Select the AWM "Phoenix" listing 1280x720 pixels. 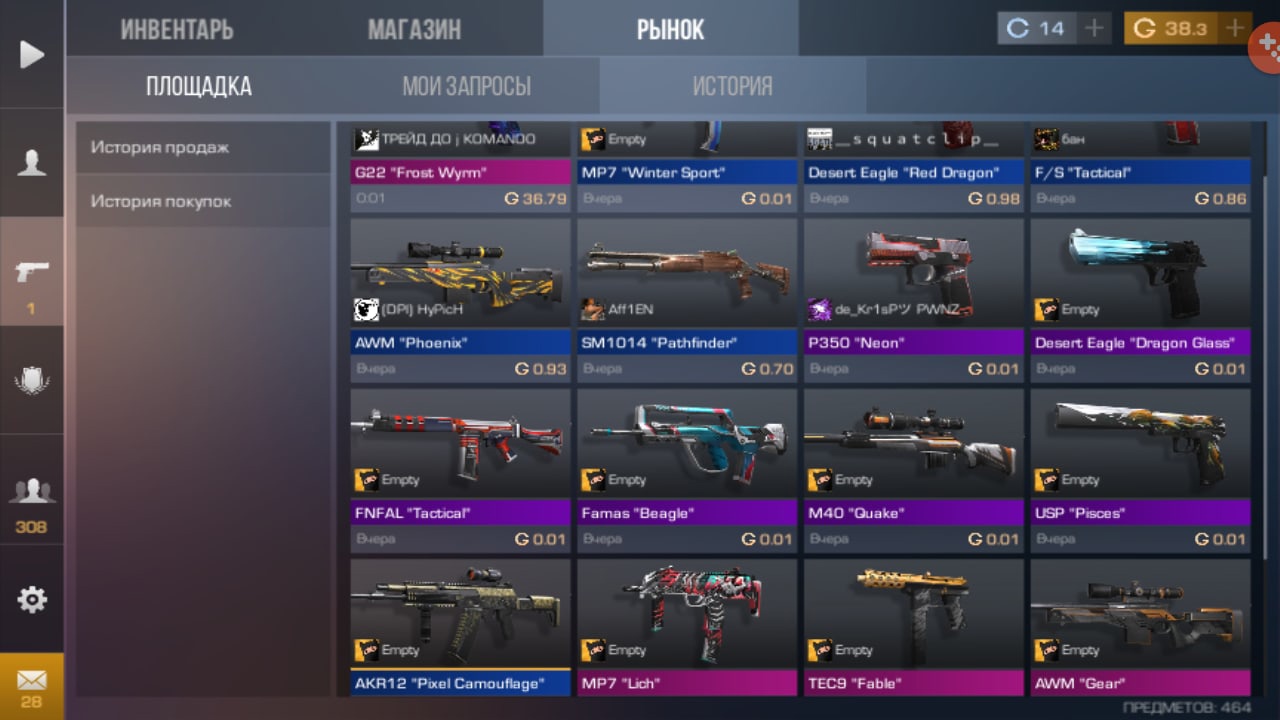(x=460, y=300)
